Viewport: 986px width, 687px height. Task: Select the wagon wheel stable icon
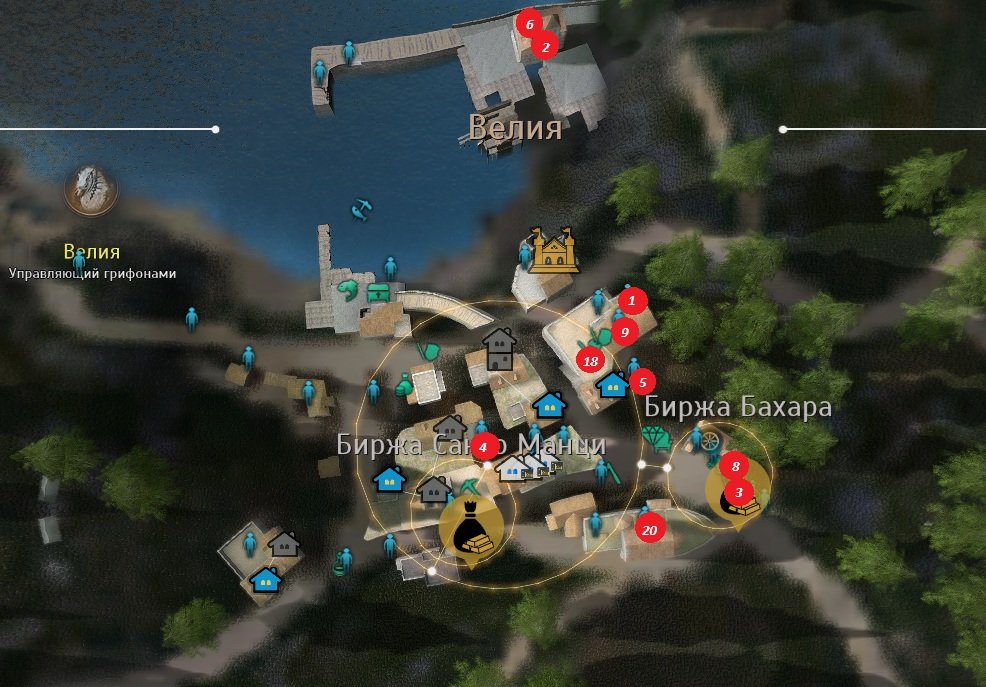(x=708, y=440)
